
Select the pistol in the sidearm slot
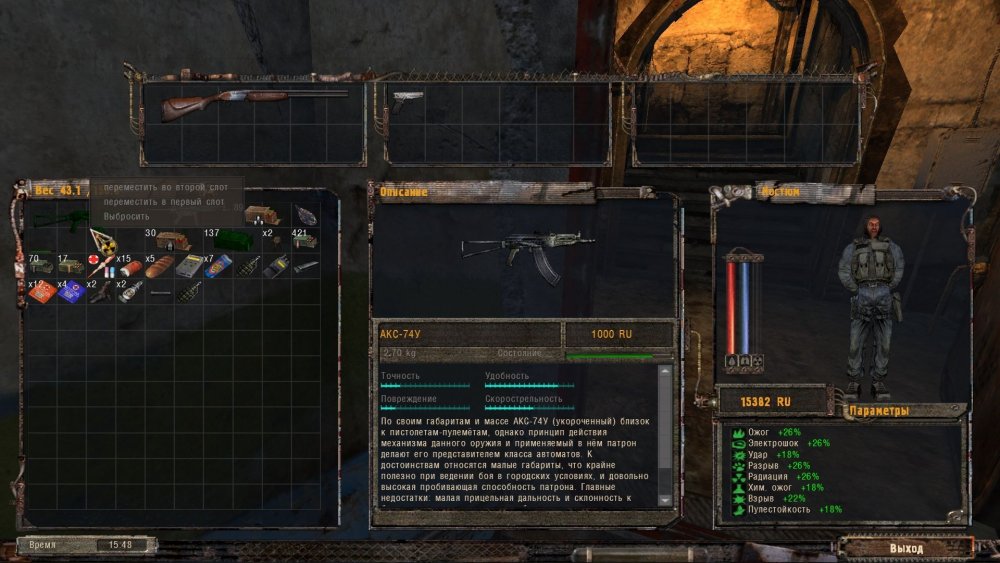pyautogui.click(x=409, y=97)
